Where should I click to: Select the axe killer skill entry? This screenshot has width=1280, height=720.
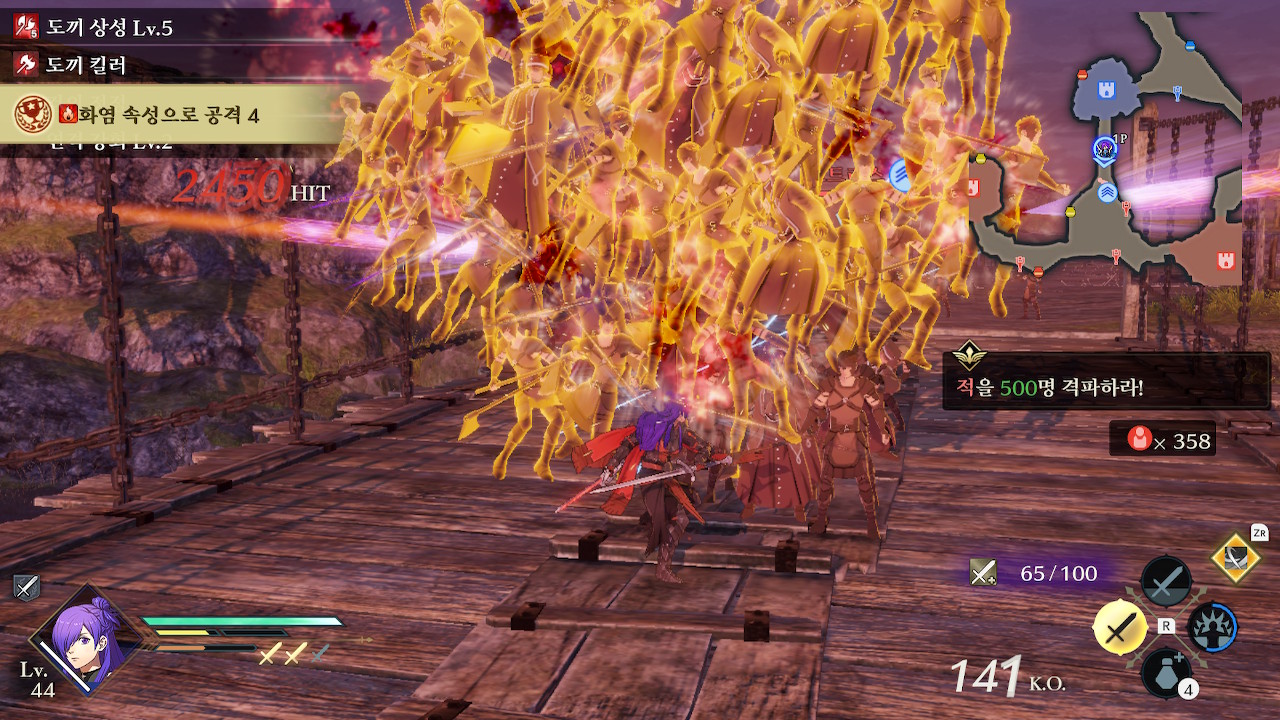[x=86, y=66]
